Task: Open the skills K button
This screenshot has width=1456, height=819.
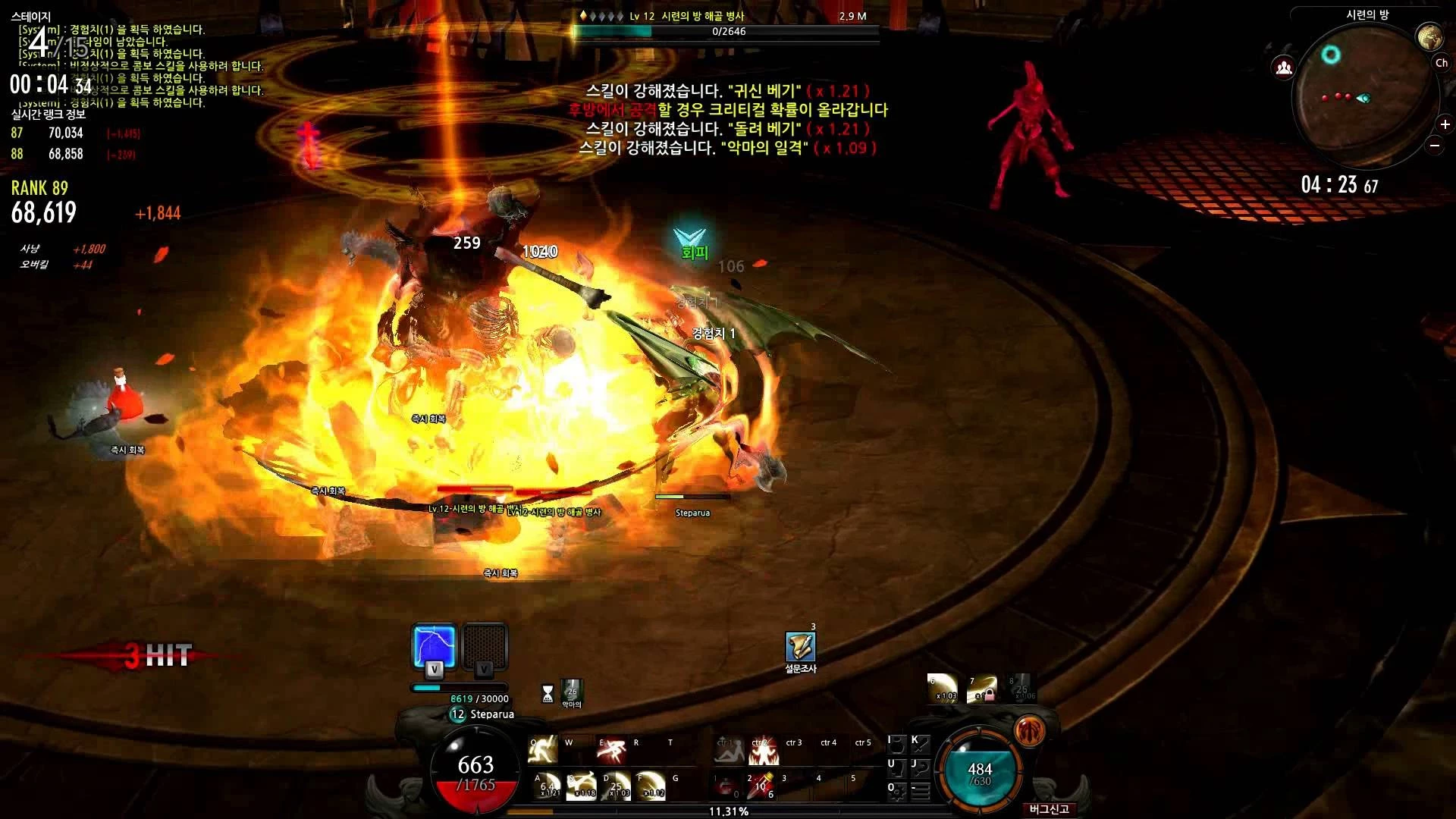Action: [920, 745]
